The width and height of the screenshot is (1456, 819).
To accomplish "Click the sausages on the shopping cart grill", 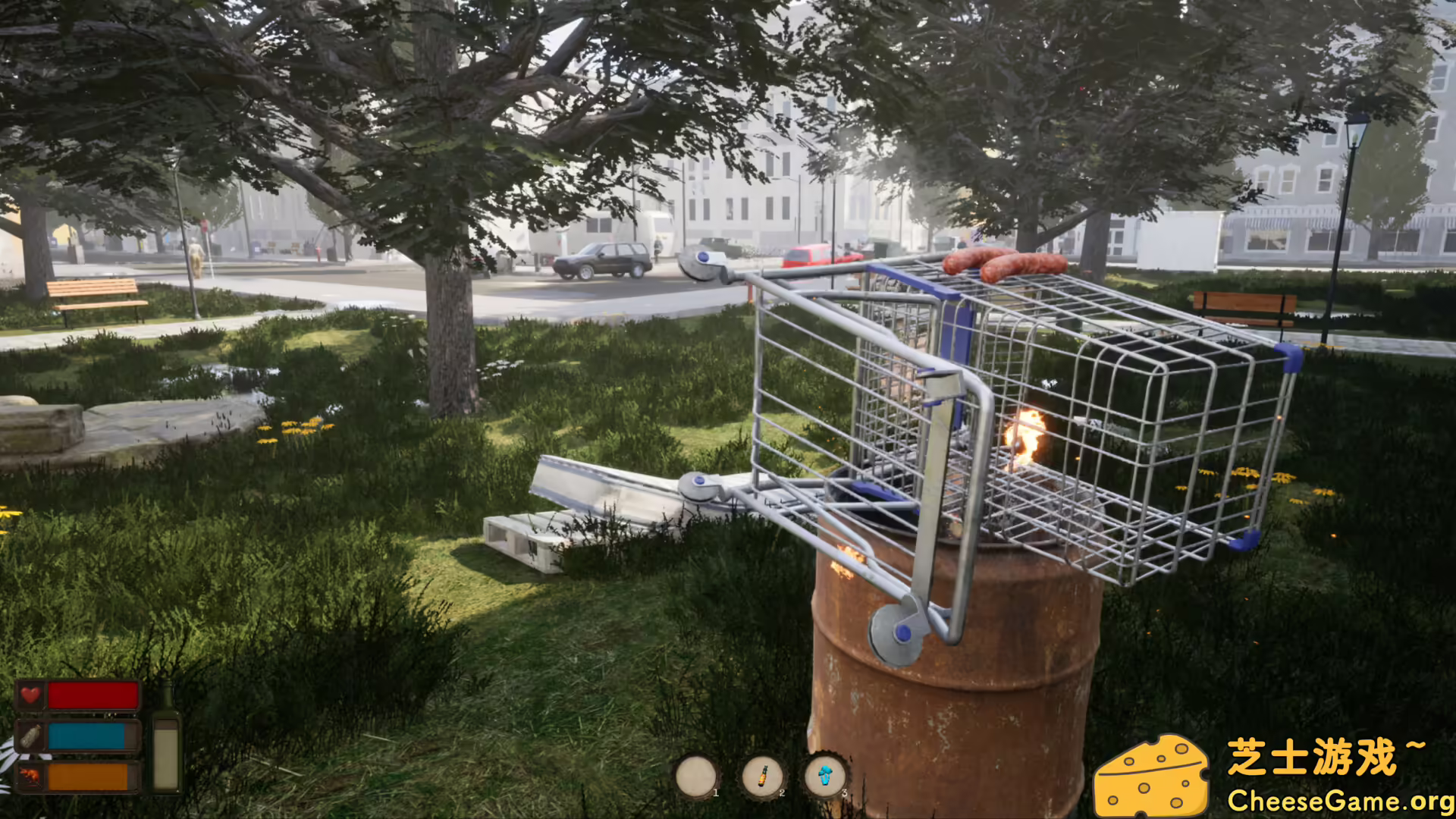I will (1001, 265).
